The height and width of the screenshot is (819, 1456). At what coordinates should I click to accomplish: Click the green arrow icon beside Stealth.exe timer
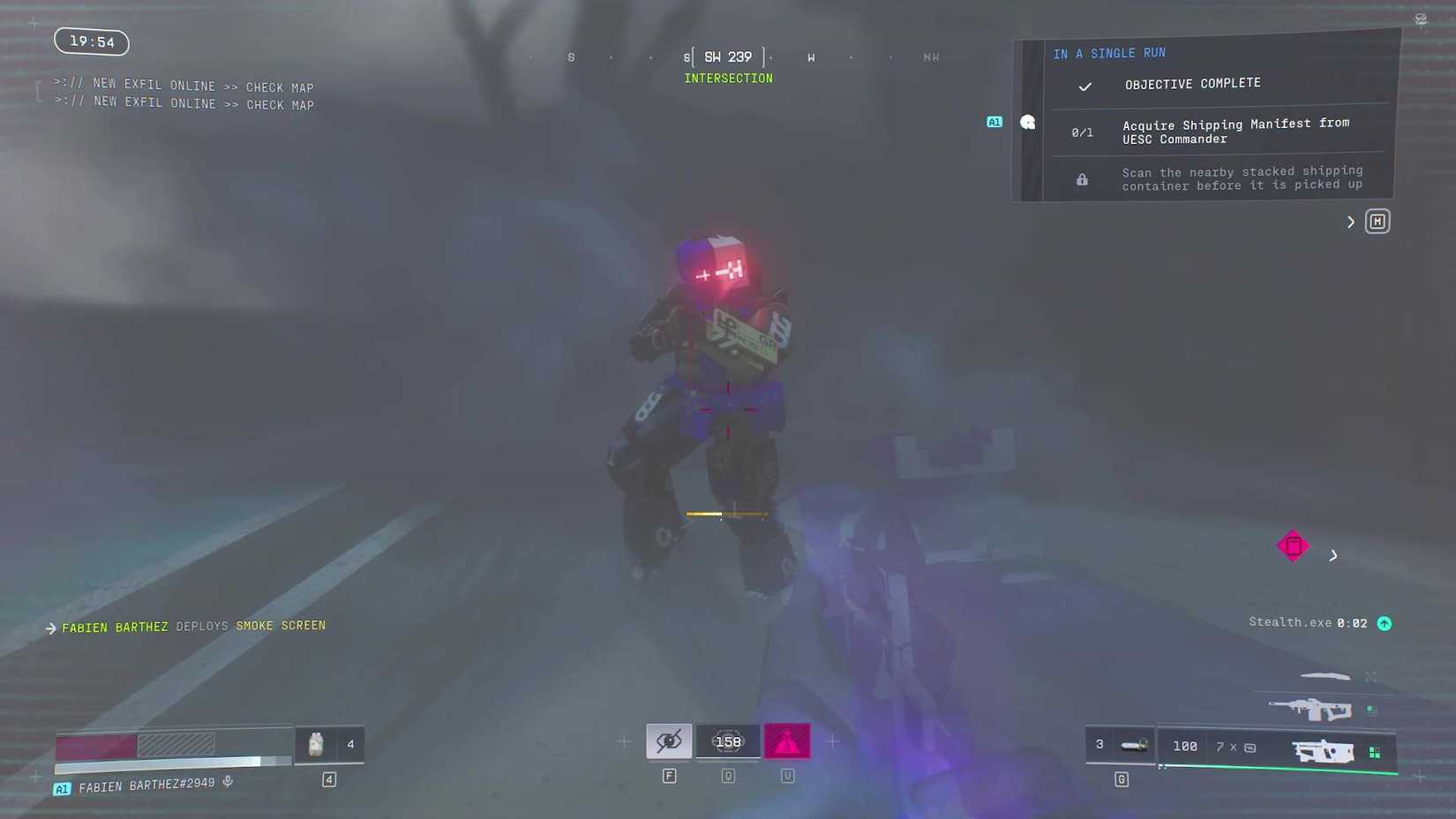1384,623
